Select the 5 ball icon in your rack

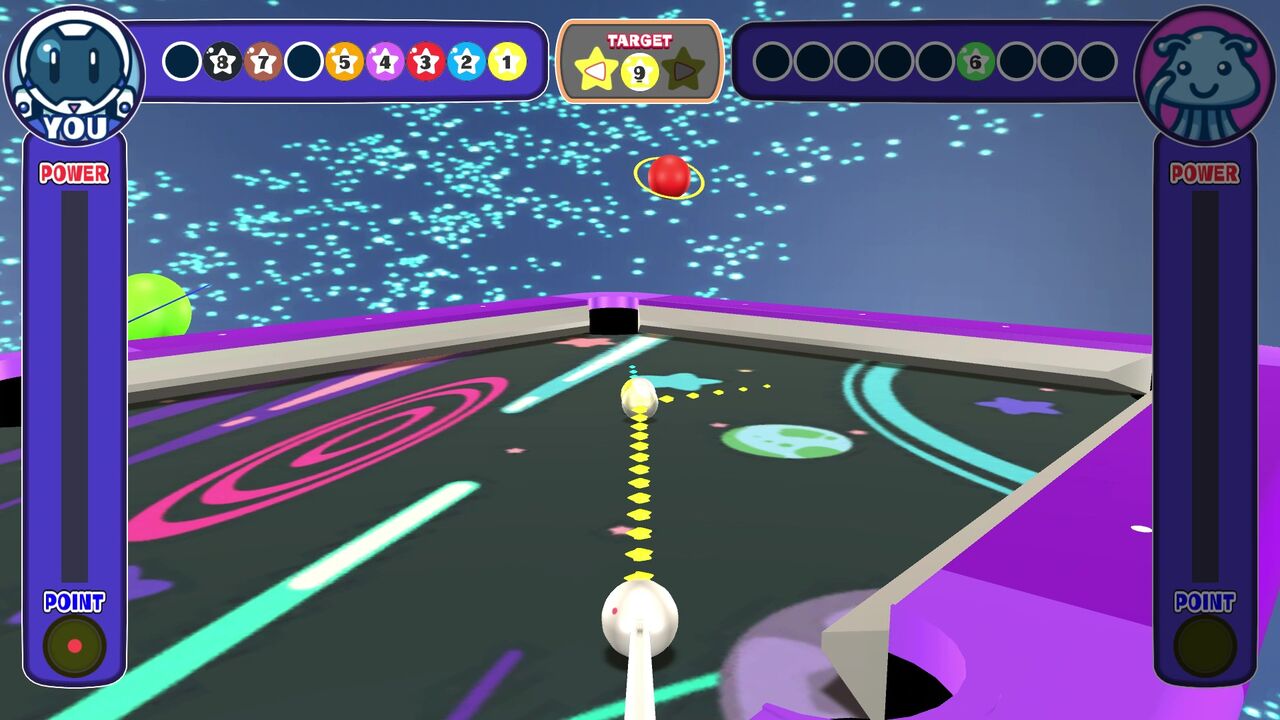[x=344, y=61]
